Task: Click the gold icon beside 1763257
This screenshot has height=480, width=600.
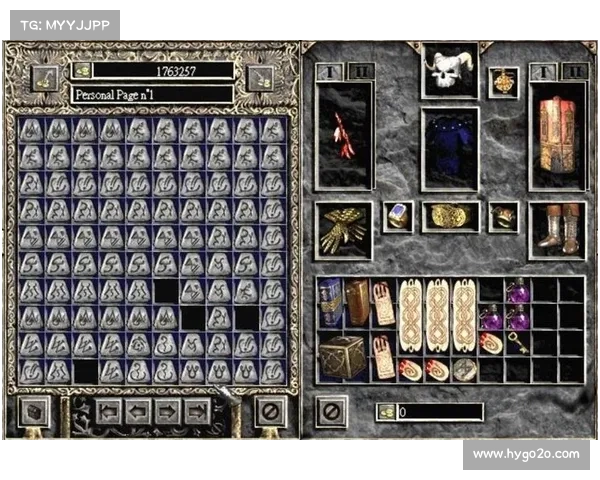Action: click(82, 72)
